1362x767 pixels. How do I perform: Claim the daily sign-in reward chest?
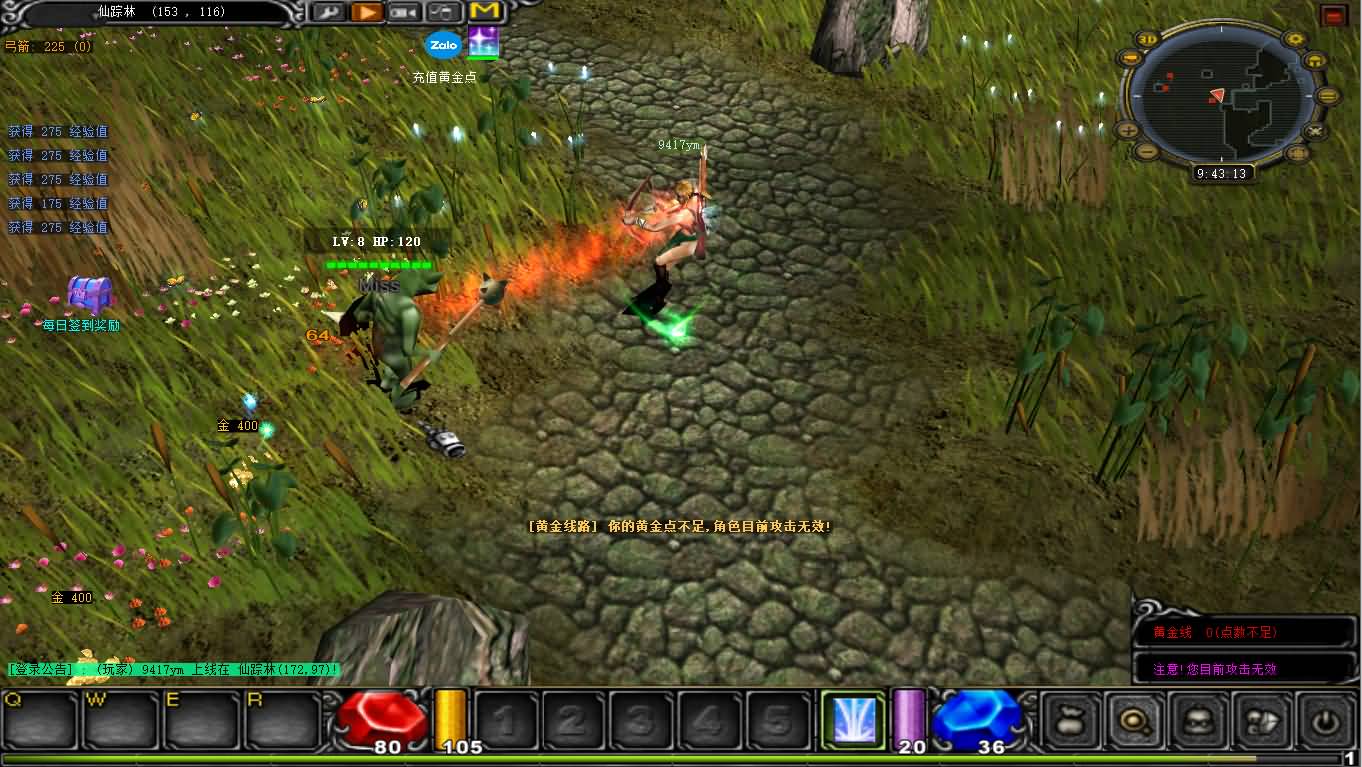pyautogui.click(x=88, y=295)
